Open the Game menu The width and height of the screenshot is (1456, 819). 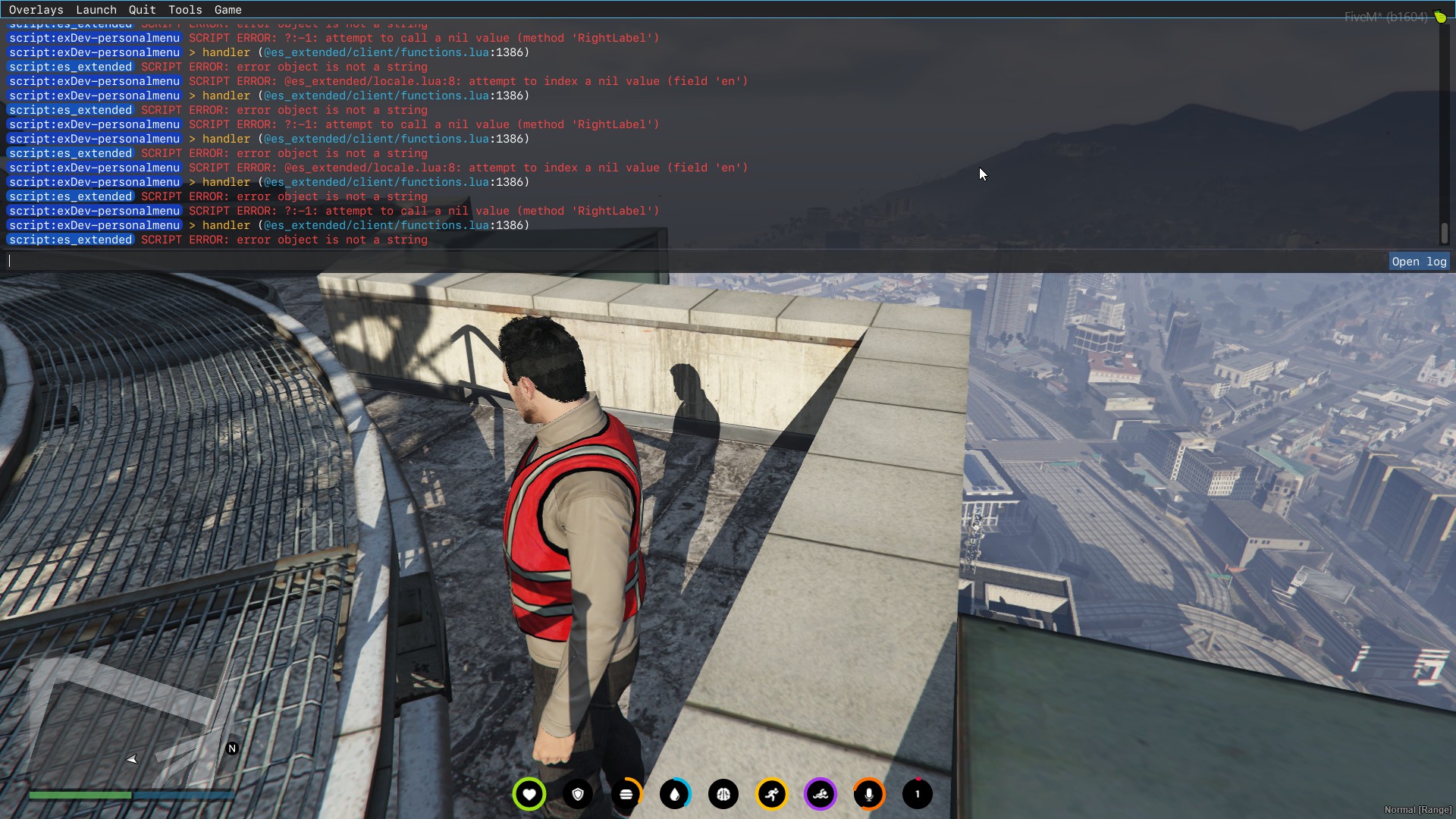click(x=227, y=9)
